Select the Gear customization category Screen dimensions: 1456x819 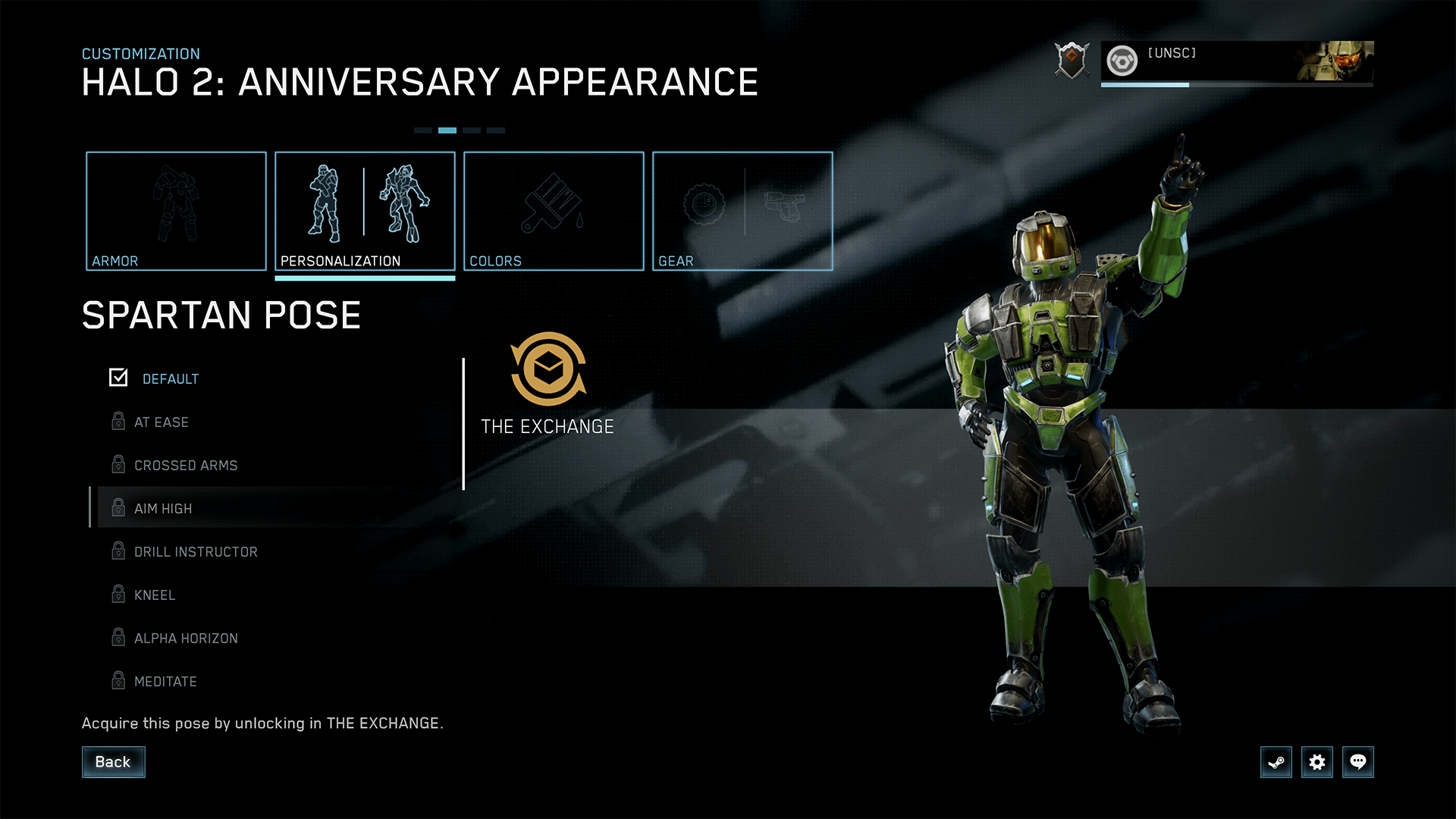(742, 211)
